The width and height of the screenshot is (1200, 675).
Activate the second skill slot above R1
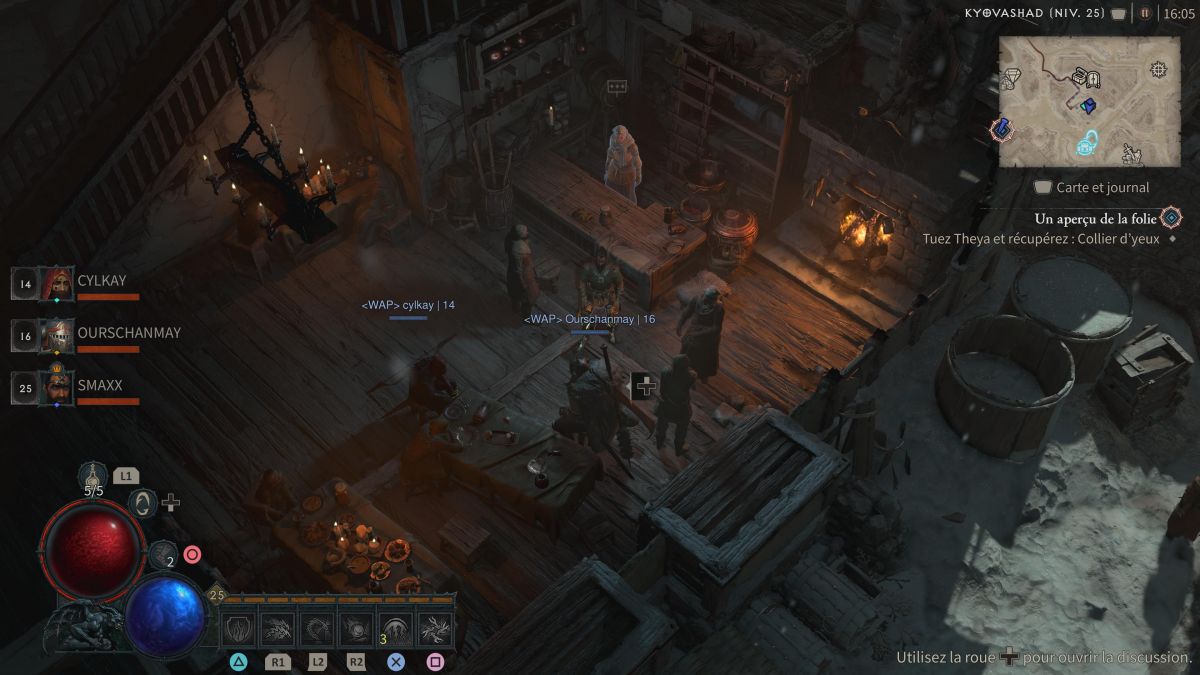click(278, 628)
